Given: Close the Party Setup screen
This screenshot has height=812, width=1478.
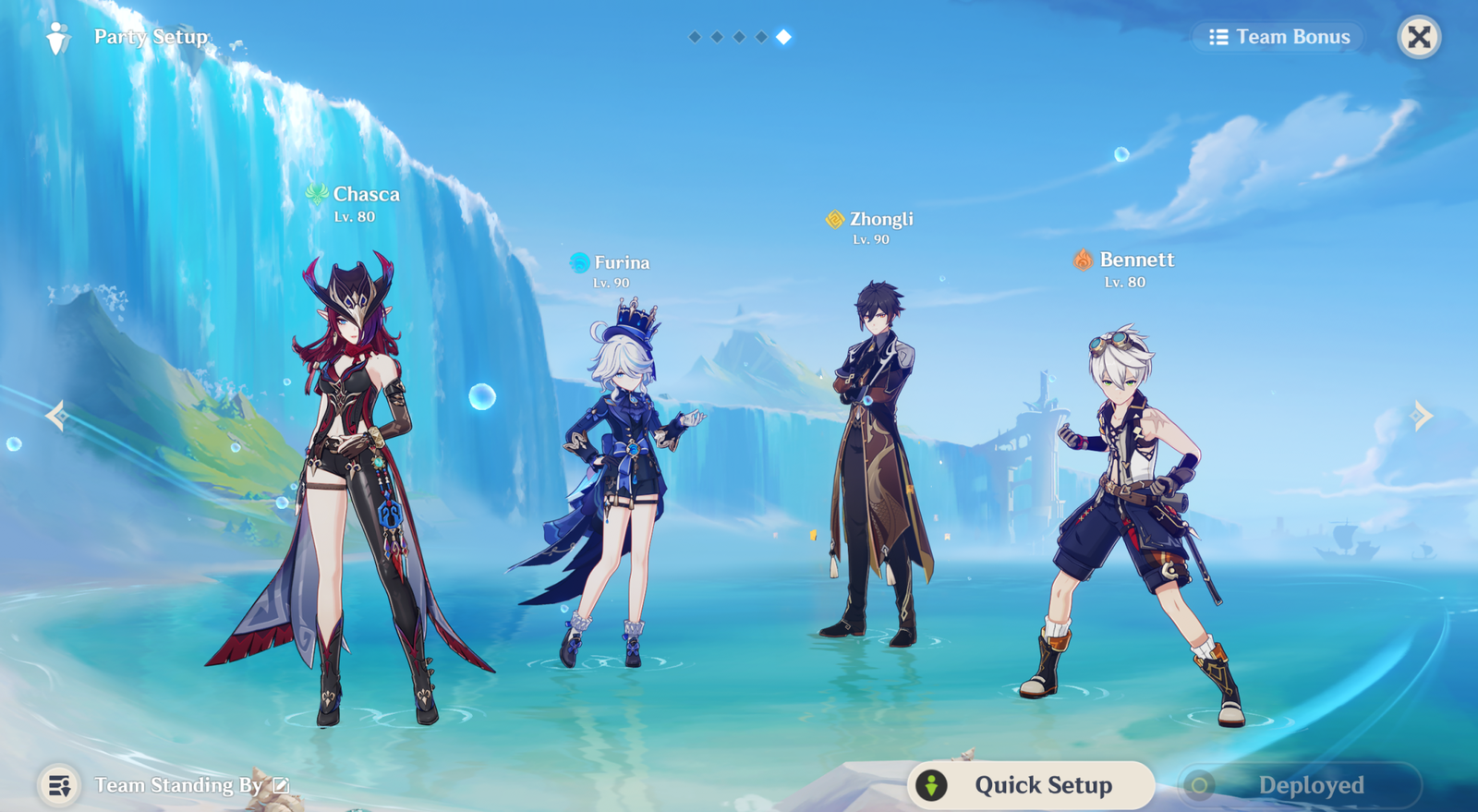Looking at the screenshot, I should tap(1419, 37).
